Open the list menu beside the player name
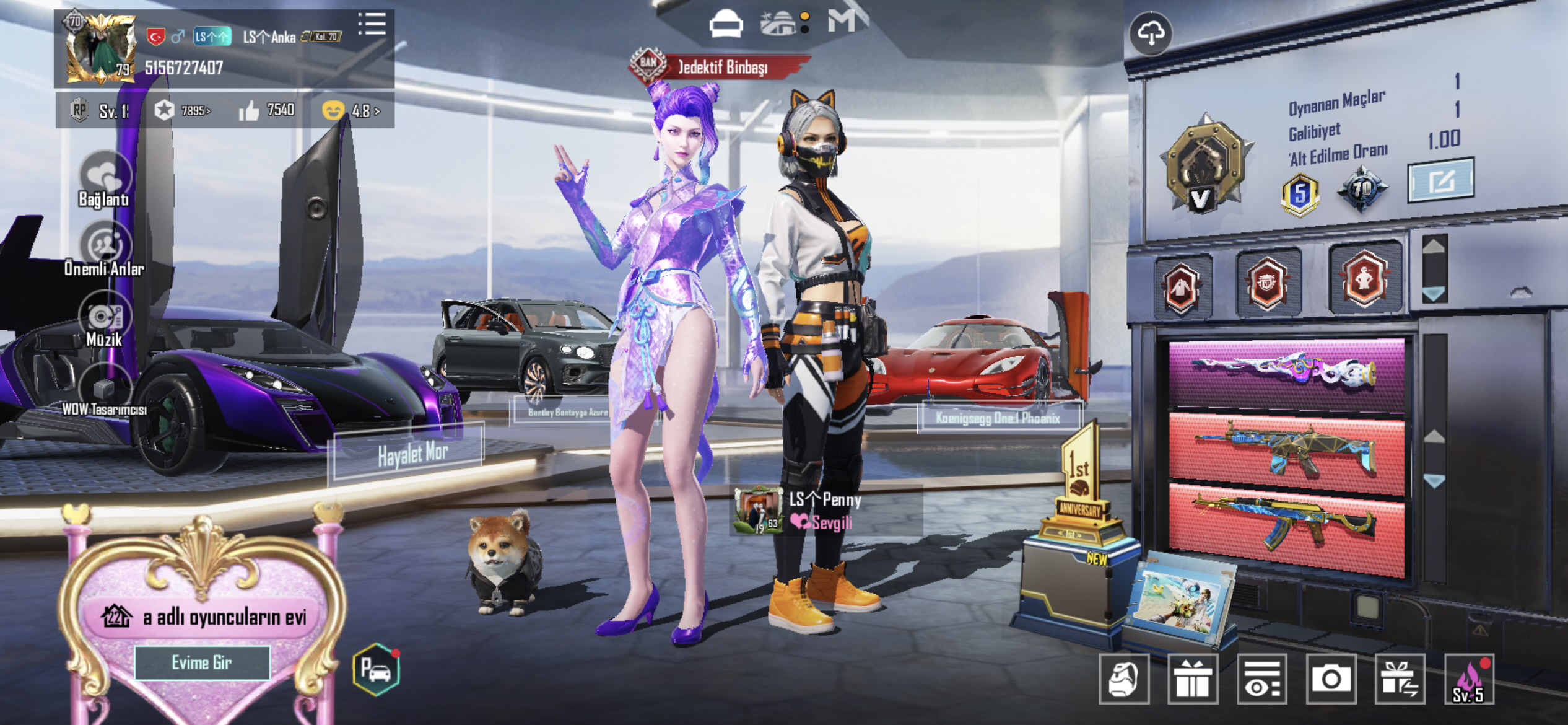 [372, 25]
